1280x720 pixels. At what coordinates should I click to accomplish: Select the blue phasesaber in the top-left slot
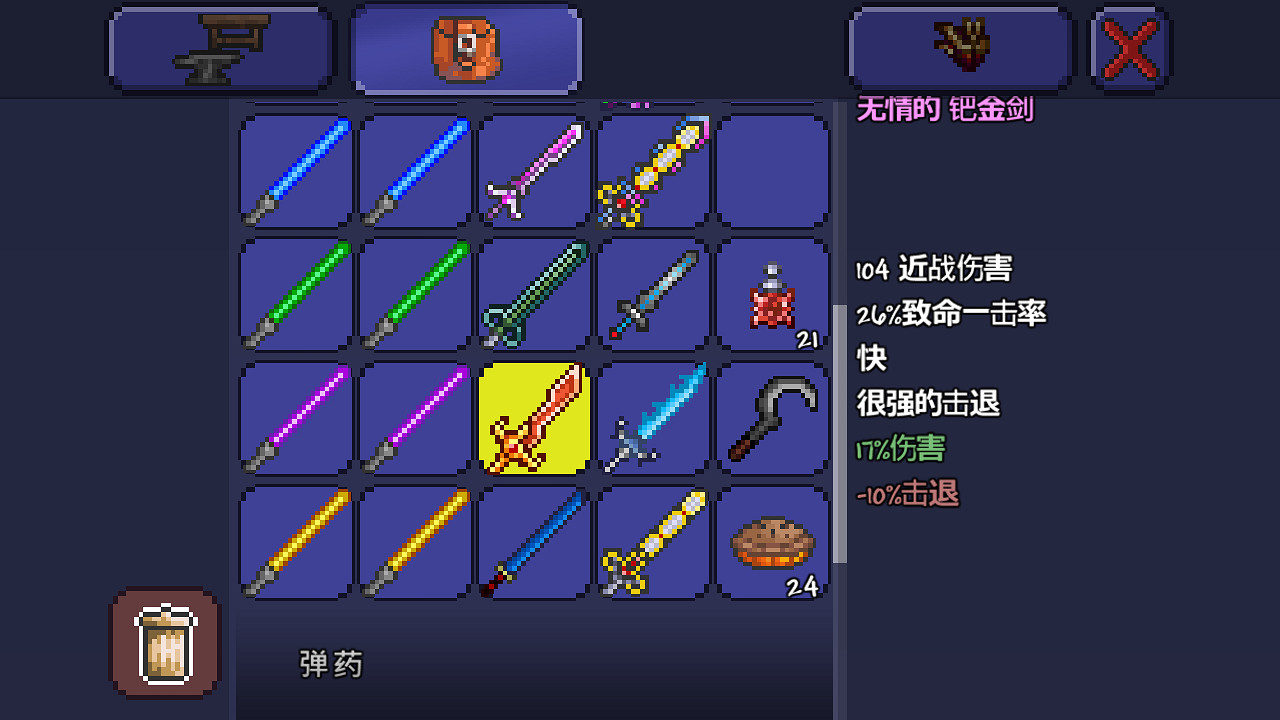pos(293,172)
